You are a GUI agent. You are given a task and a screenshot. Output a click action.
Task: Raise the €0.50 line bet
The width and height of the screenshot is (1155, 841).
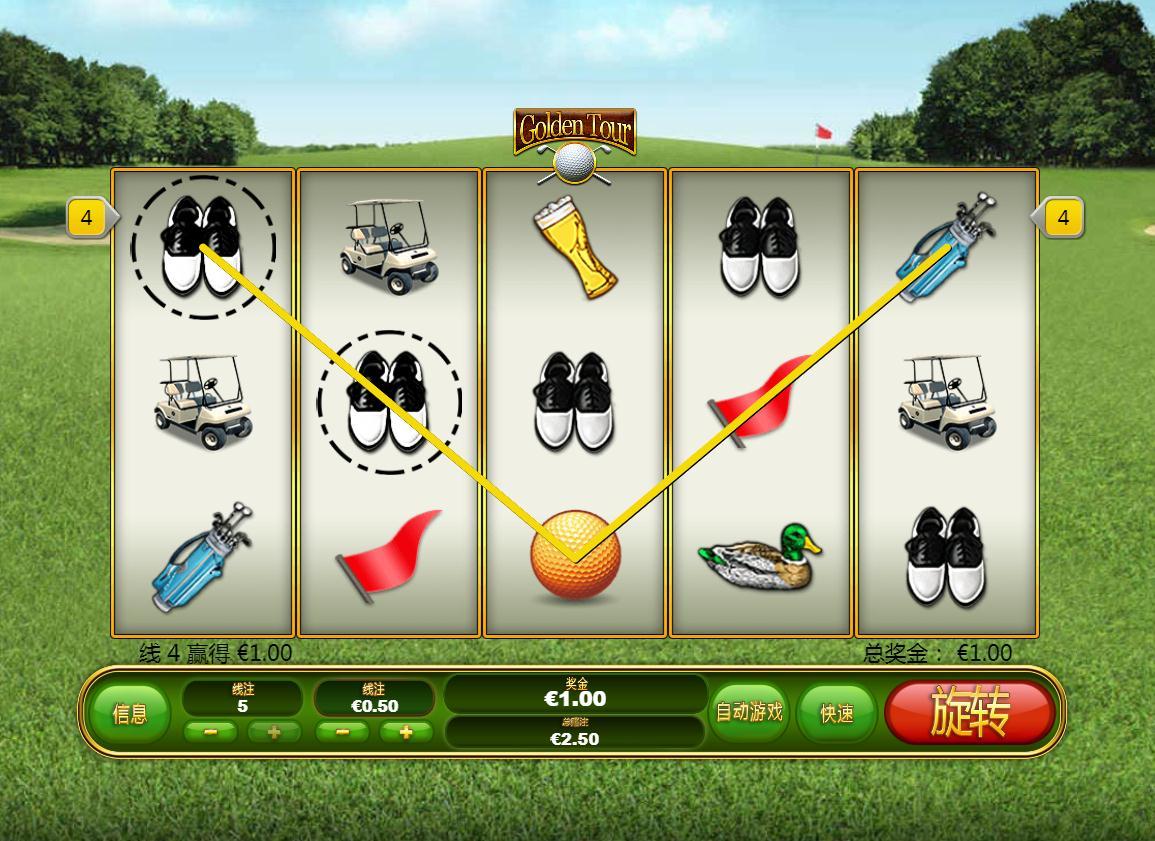pyautogui.click(x=406, y=732)
